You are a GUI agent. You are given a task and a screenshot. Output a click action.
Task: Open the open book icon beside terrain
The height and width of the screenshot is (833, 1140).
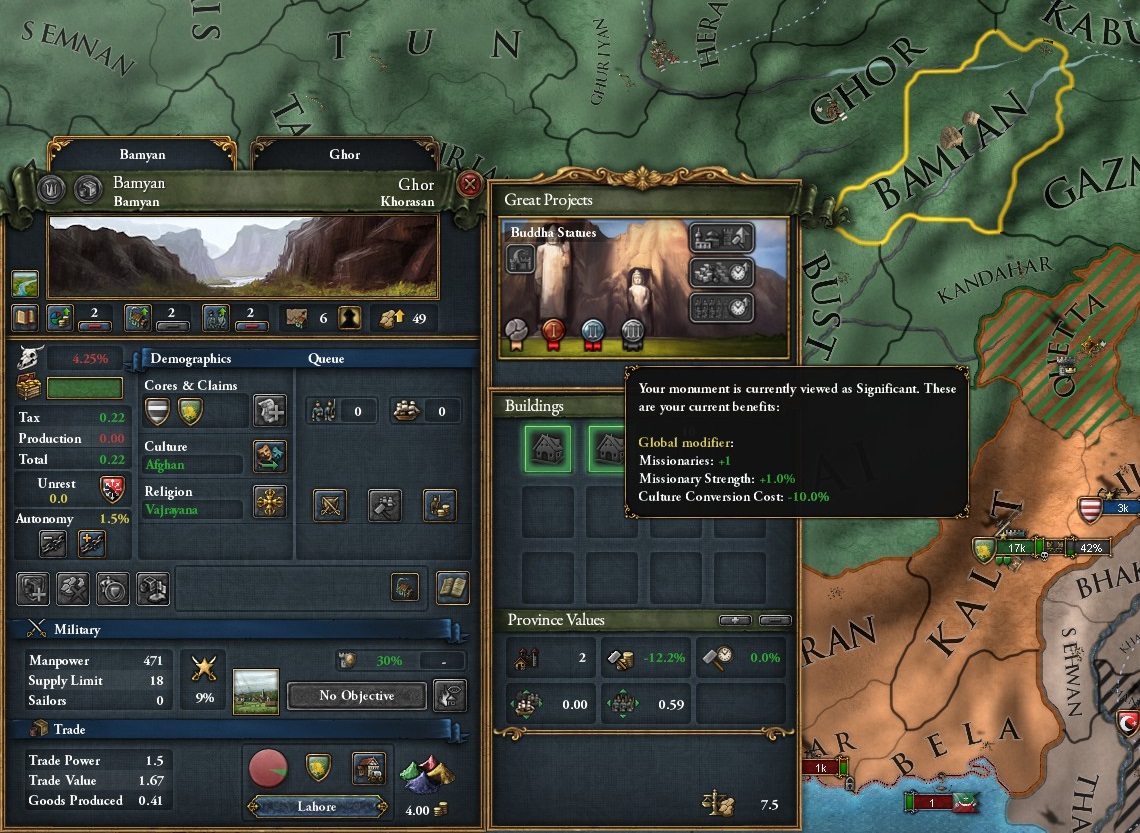point(25,318)
